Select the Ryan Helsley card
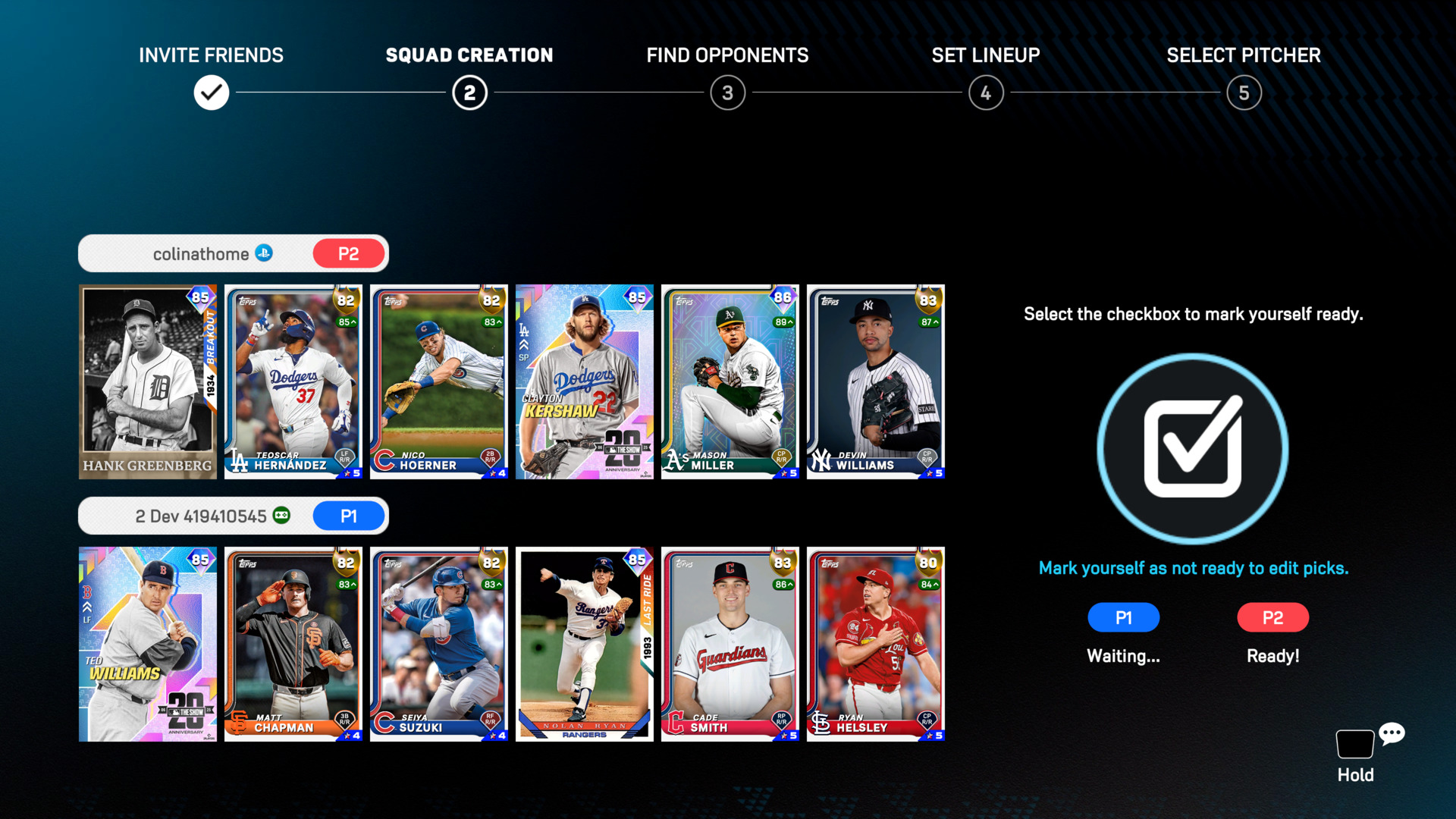This screenshot has width=1456, height=819. (876, 644)
